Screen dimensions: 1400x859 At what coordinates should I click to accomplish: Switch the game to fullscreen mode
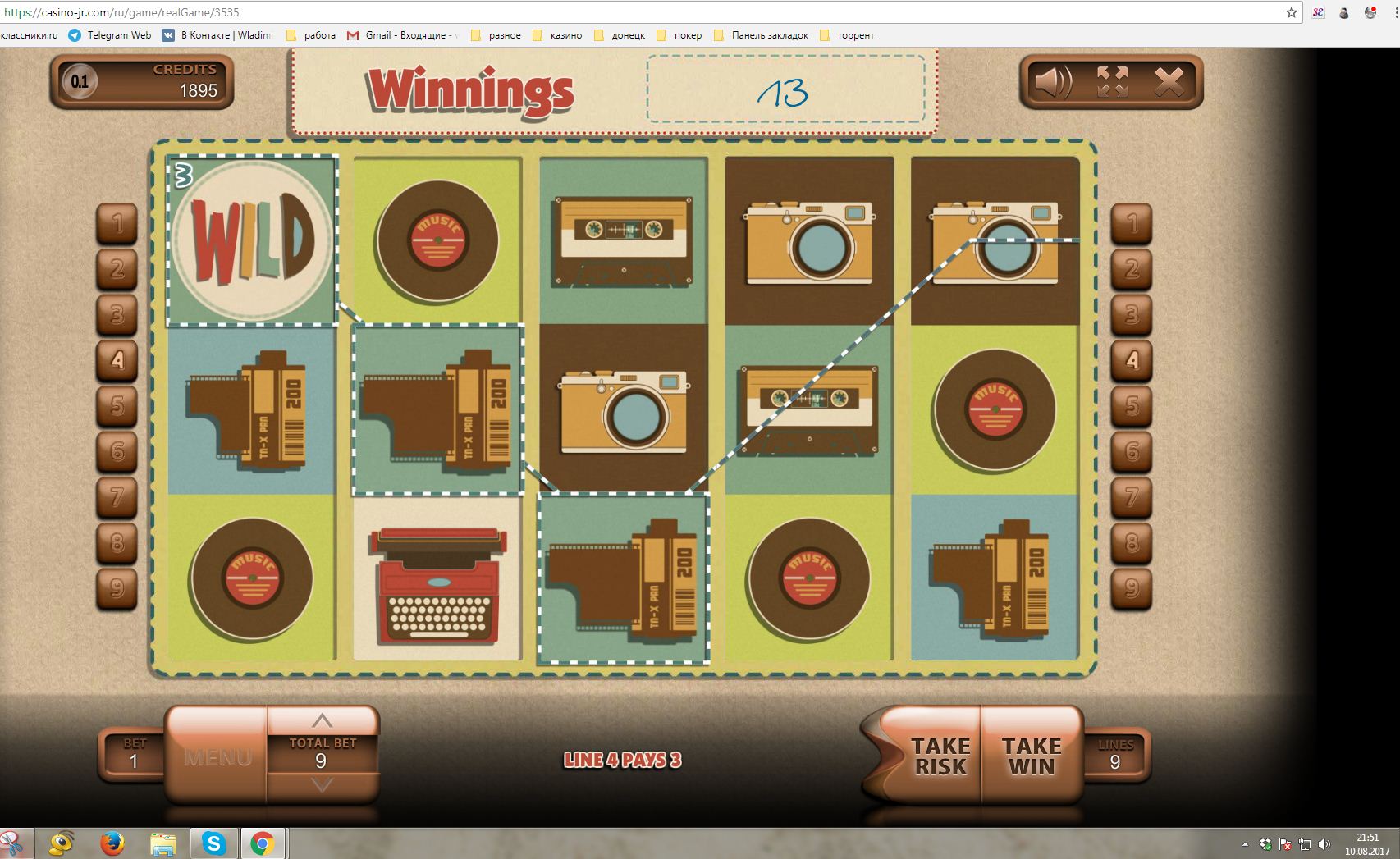(1112, 82)
